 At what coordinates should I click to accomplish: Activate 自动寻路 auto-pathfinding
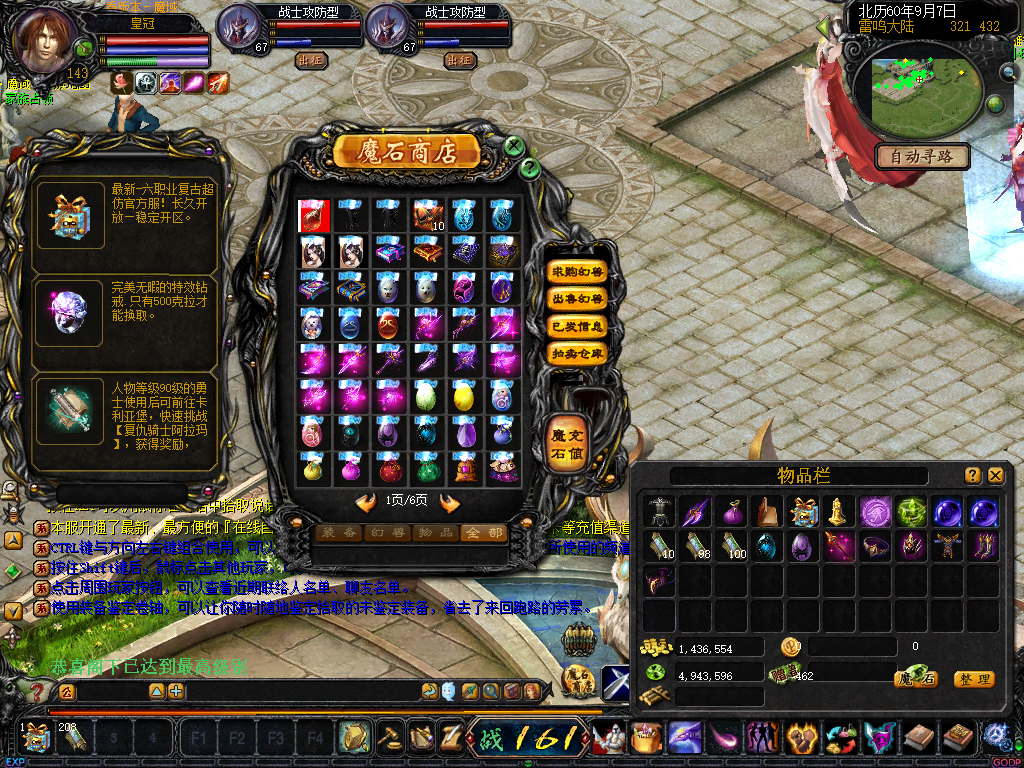point(922,156)
